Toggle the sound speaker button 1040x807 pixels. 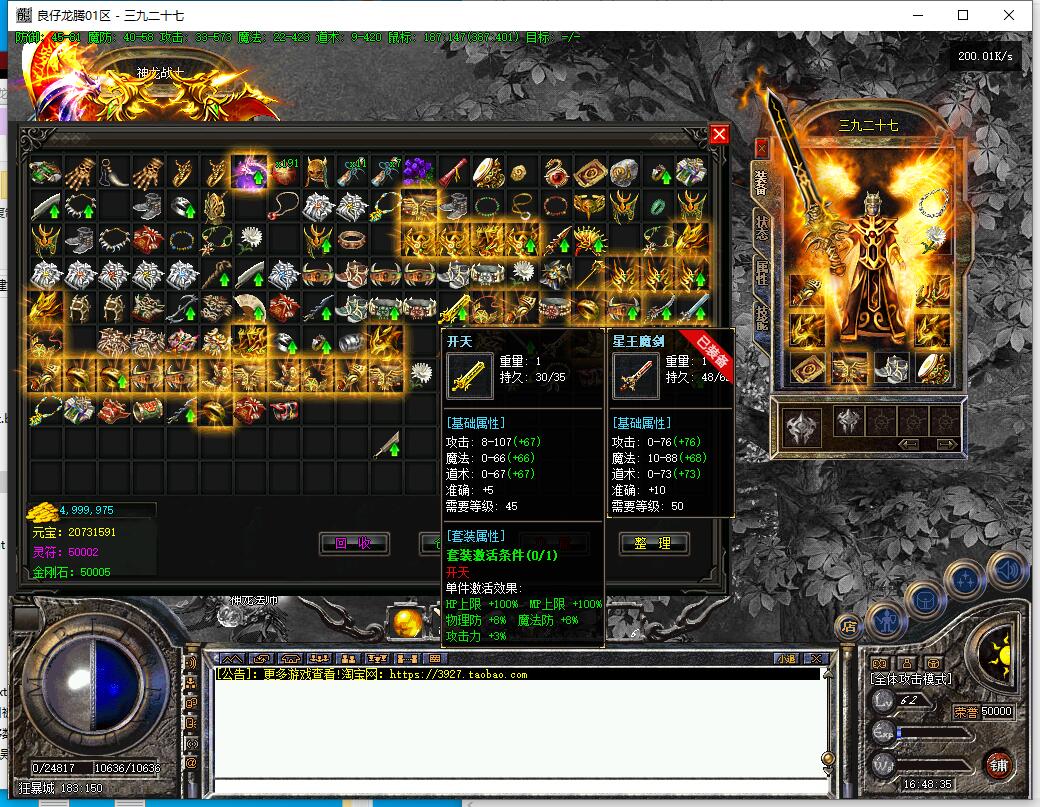tap(1007, 571)
